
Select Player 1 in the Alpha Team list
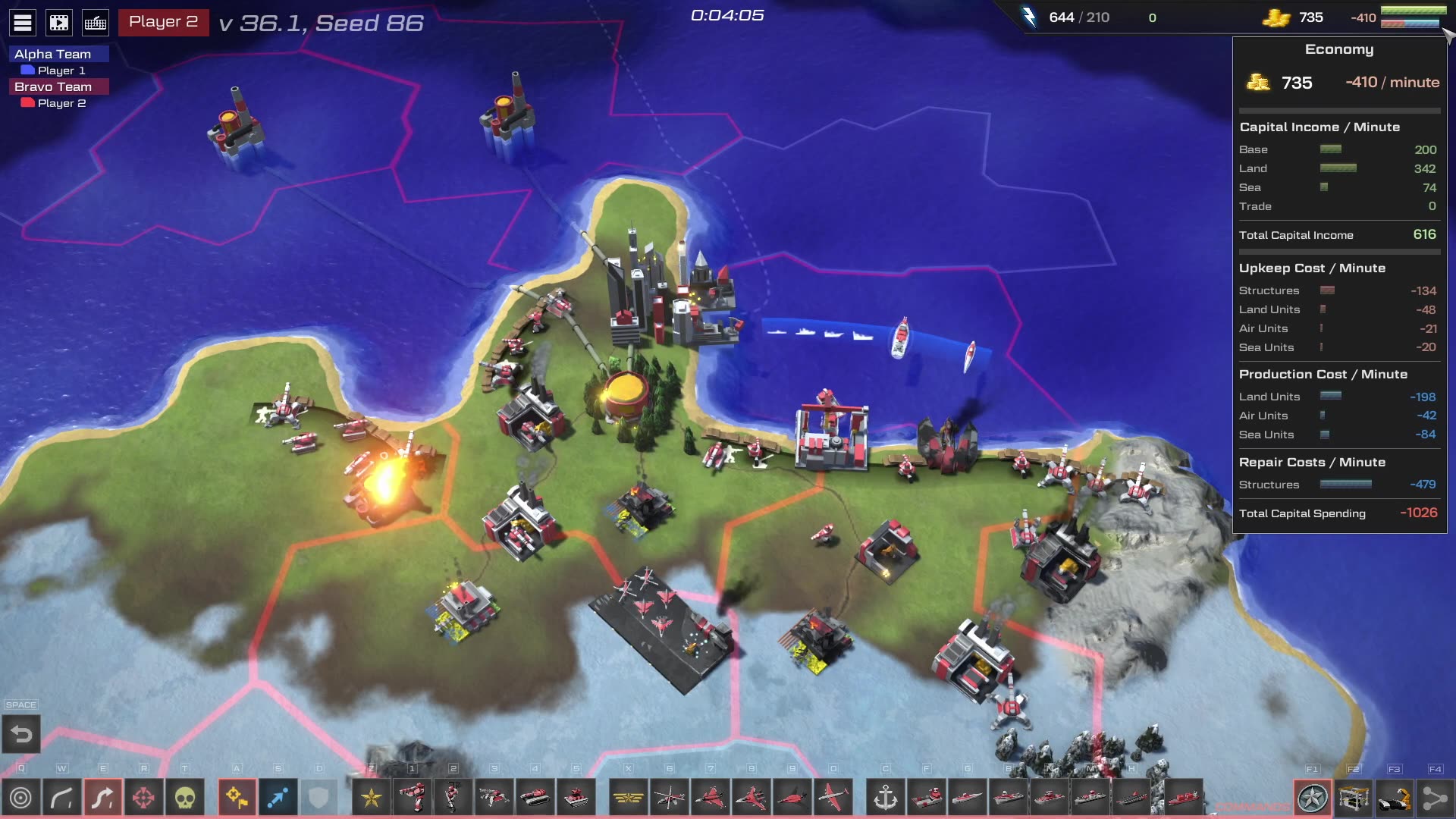[x=61, y=71]
